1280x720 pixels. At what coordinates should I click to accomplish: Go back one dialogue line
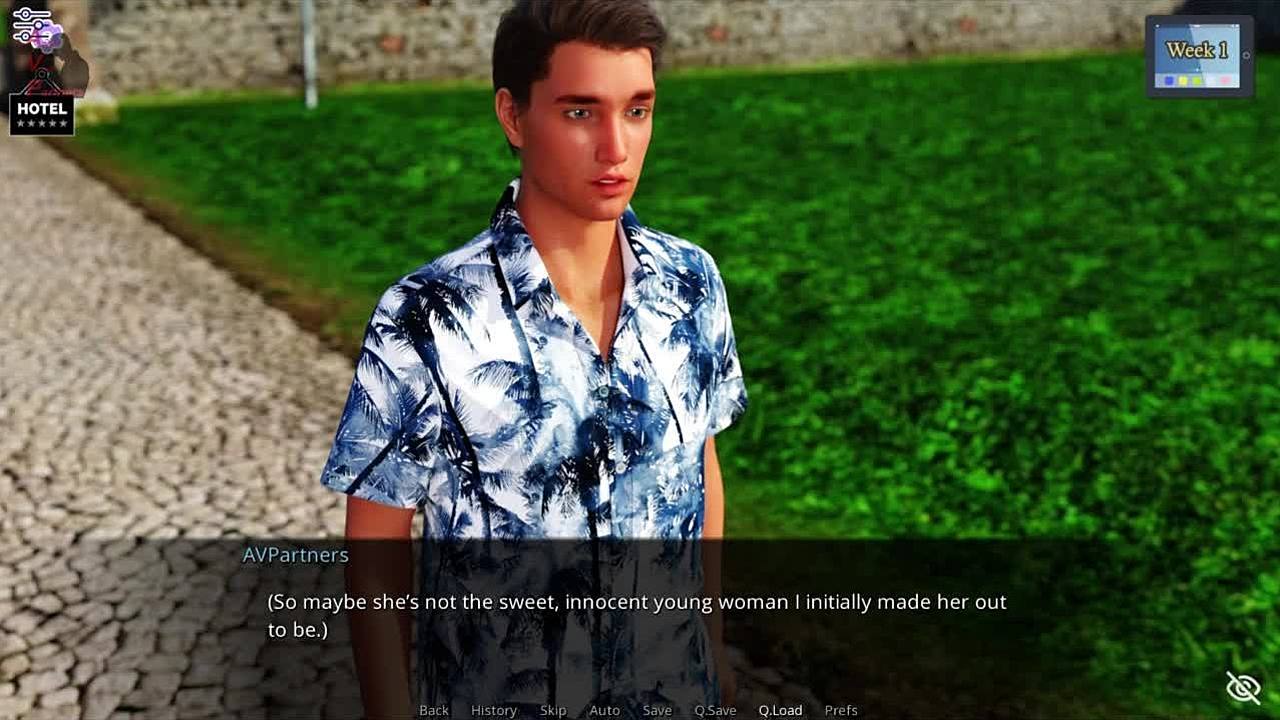pos(434,710)
